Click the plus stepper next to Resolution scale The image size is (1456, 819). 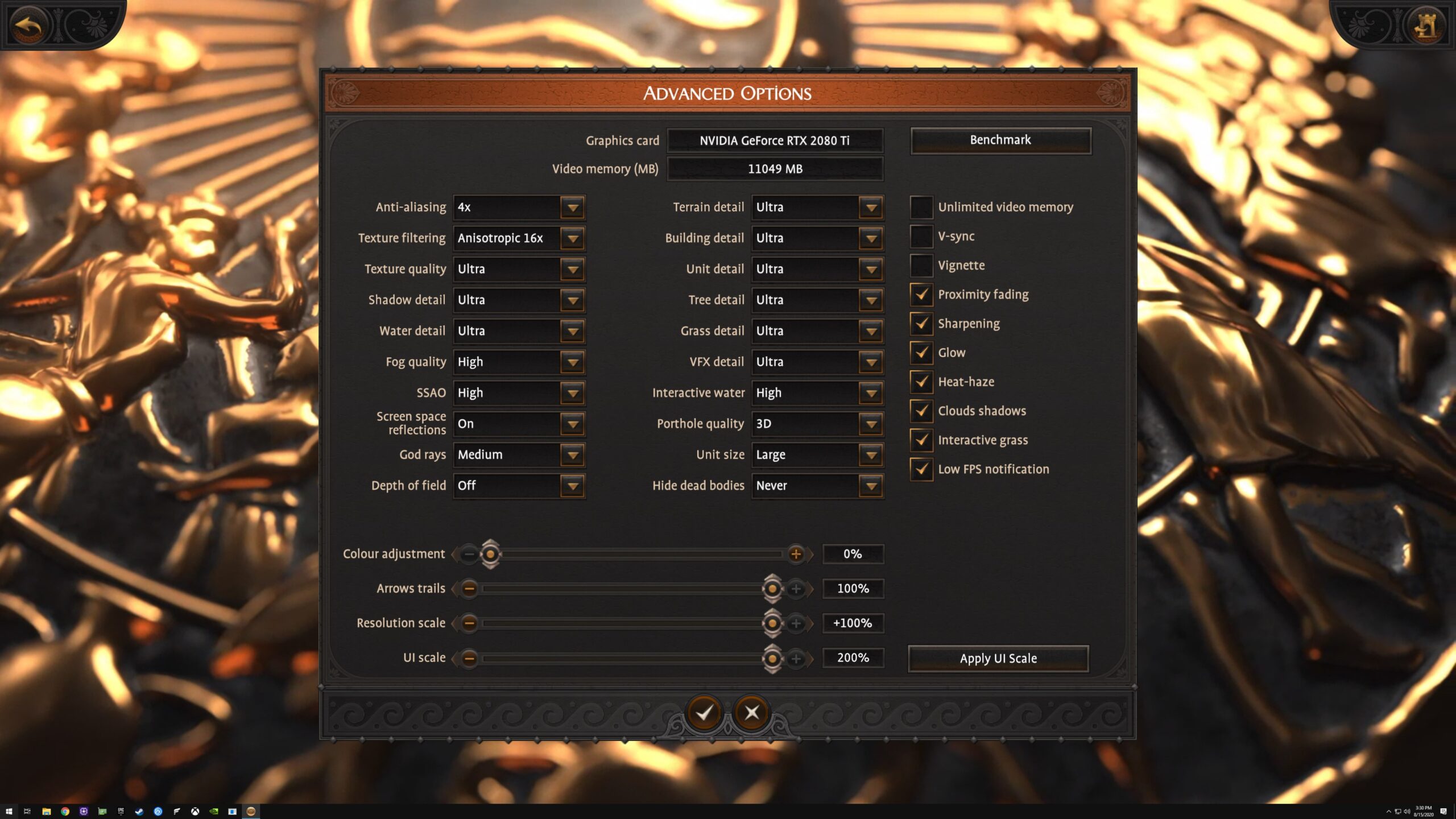[797, 623]
